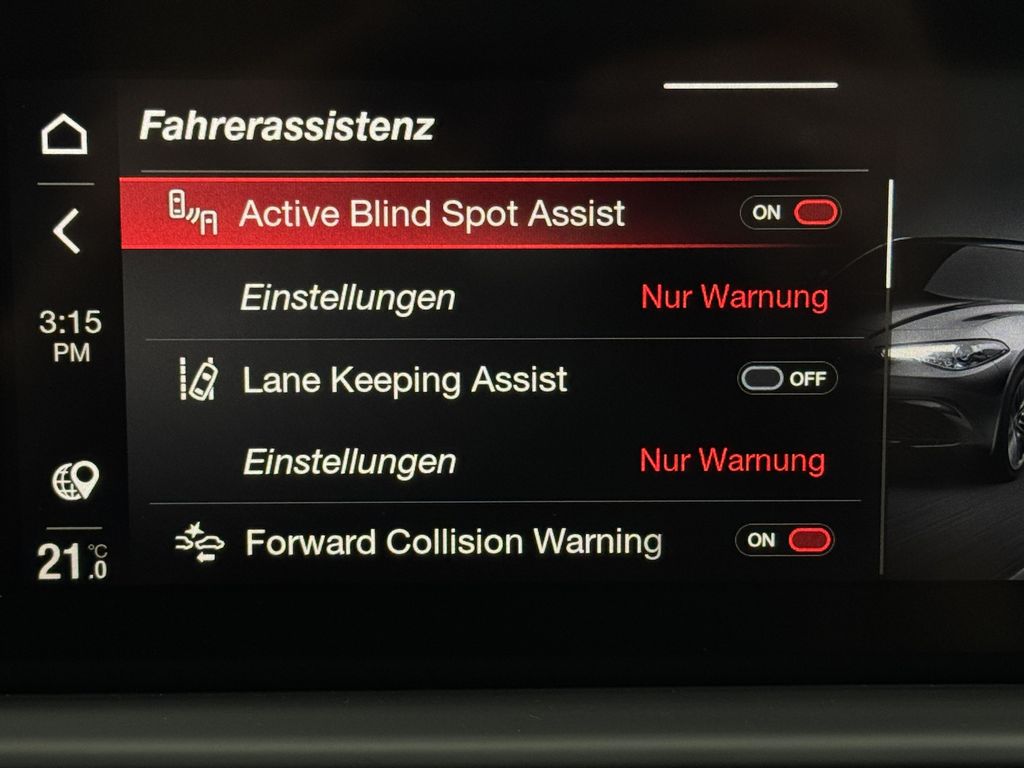The image size is (1024, 768).
Task: Select the Lane Keeping Assist row
Action: pos(405,380)
